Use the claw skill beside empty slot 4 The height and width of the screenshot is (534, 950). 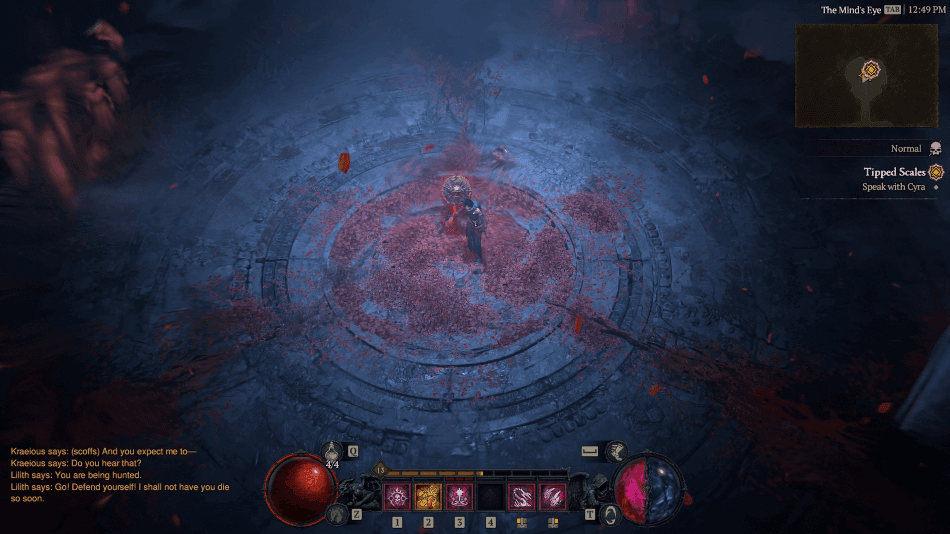click(x=521, y=496)
